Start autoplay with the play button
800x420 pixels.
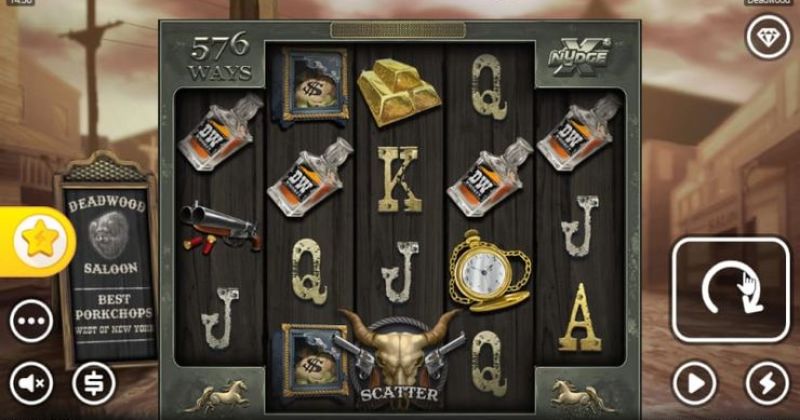click(x=695, y=382)
